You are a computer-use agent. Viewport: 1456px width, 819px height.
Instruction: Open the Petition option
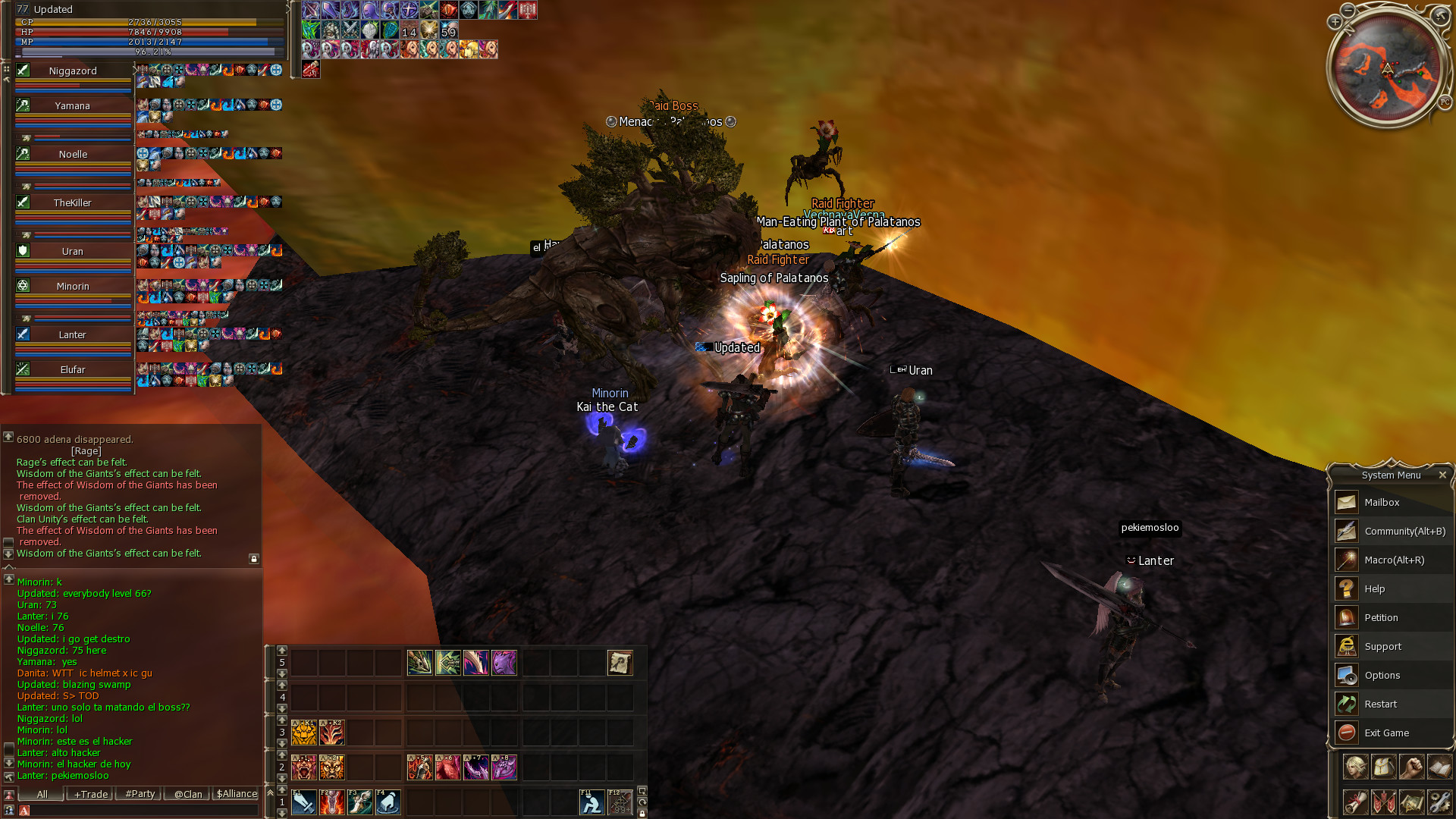(1381, 617)
